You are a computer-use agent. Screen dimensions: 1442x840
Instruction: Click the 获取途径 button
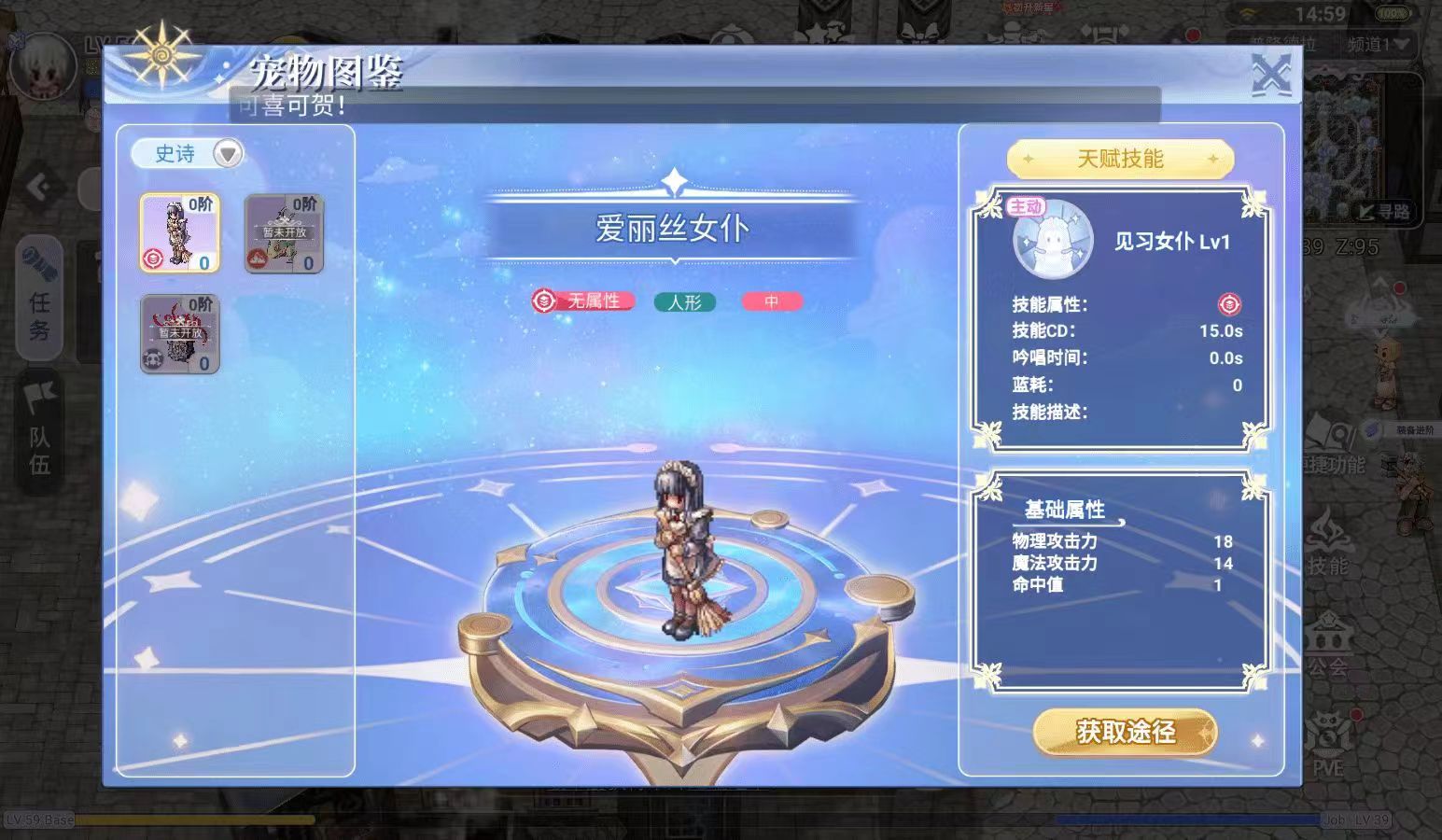1125,732
